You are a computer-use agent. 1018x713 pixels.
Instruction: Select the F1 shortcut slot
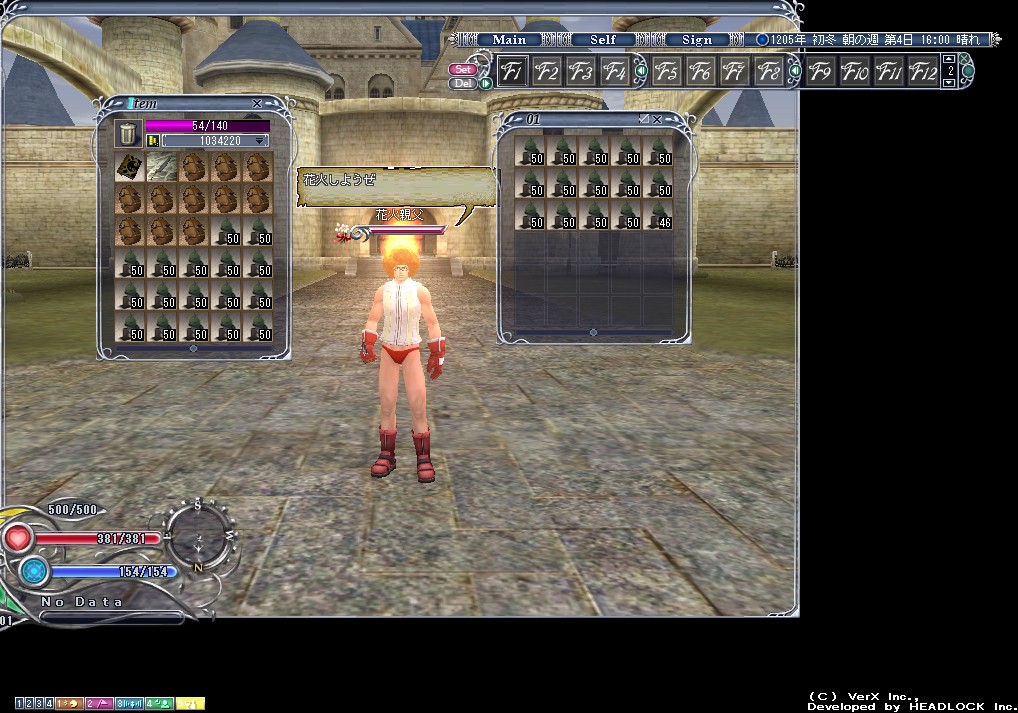pyautogui.click(x=513, y=72)
